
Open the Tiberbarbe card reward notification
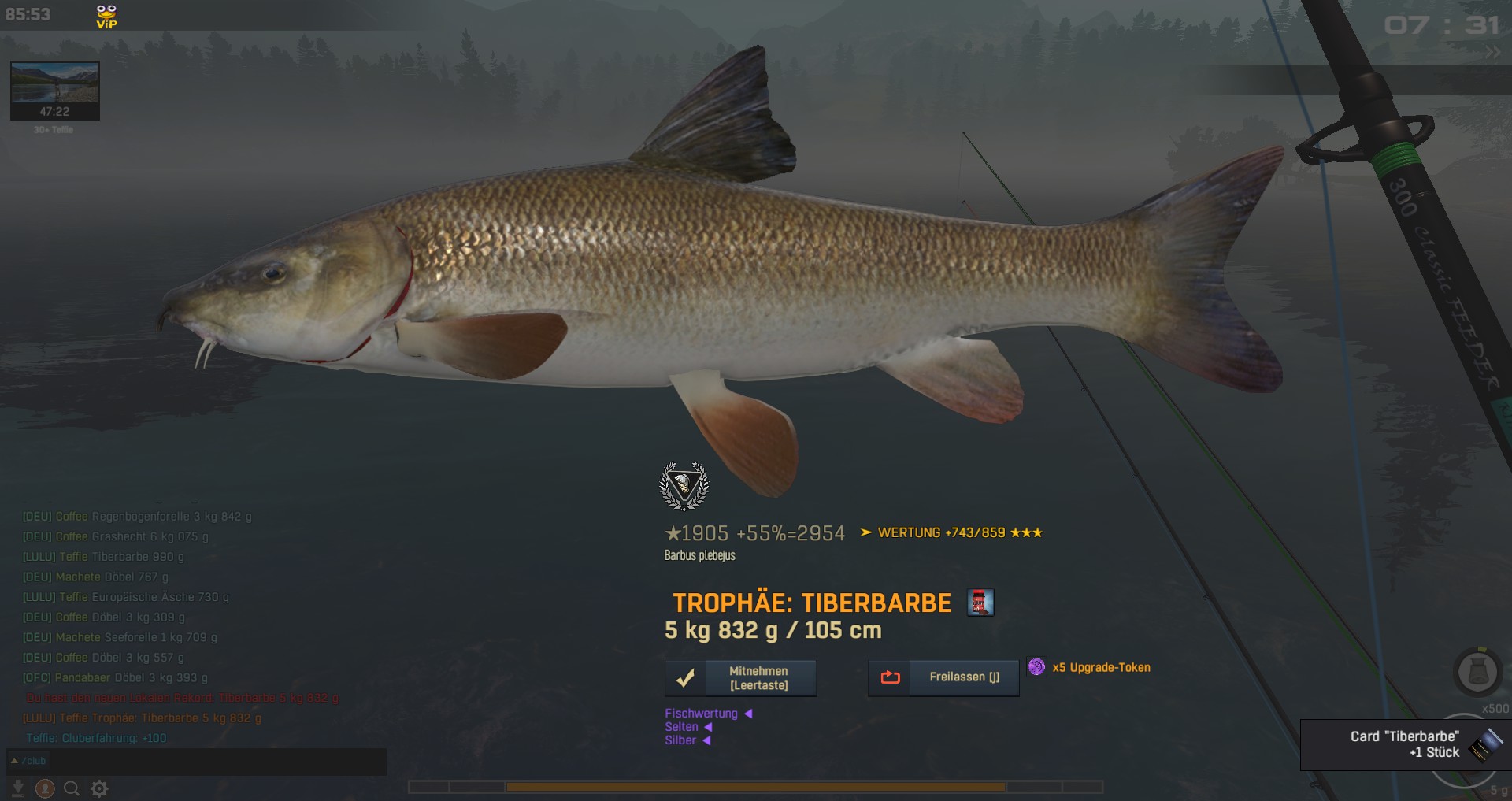1405,744
